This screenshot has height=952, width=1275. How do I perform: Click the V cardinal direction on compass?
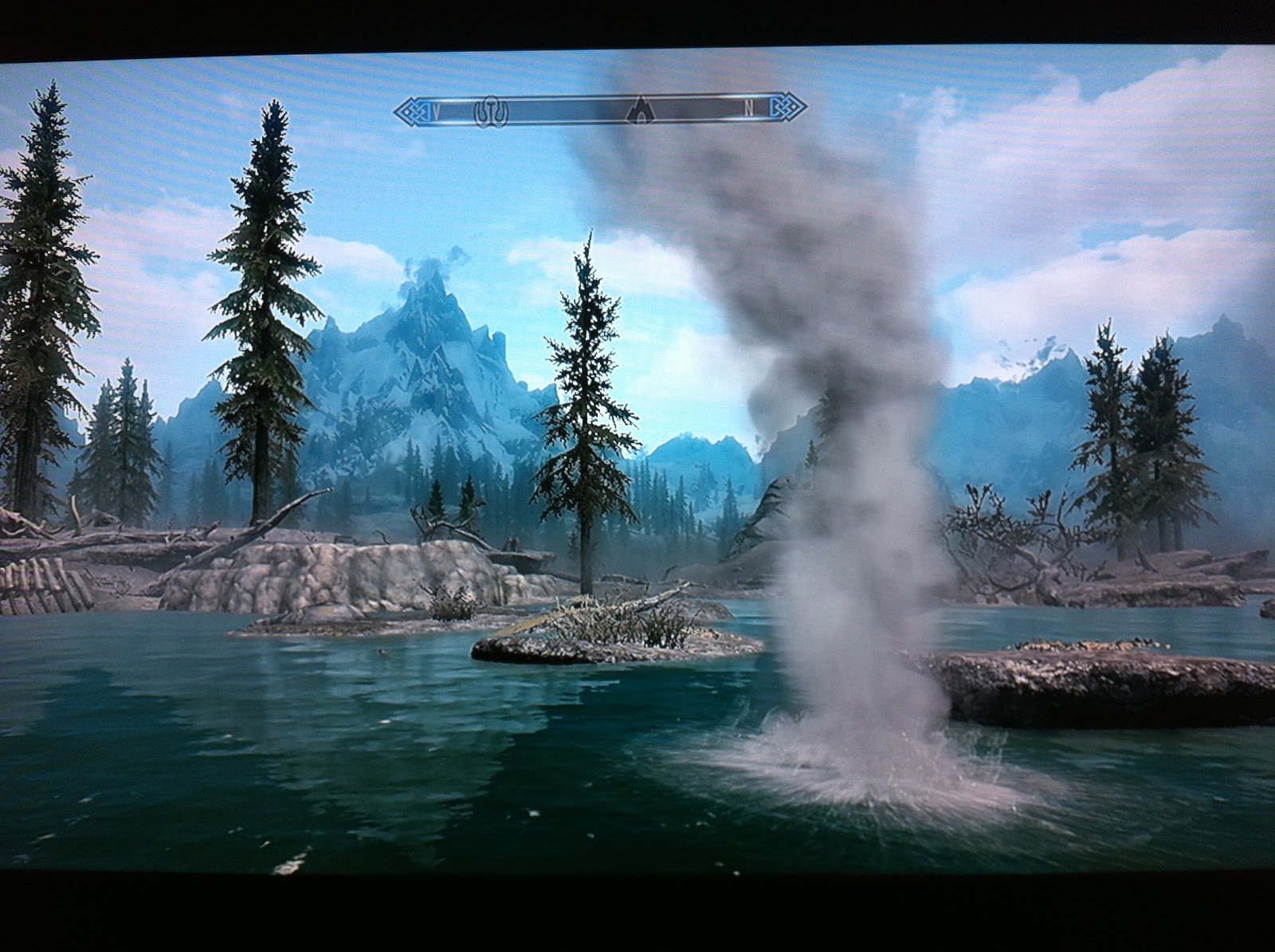click(x=437, y=110)
